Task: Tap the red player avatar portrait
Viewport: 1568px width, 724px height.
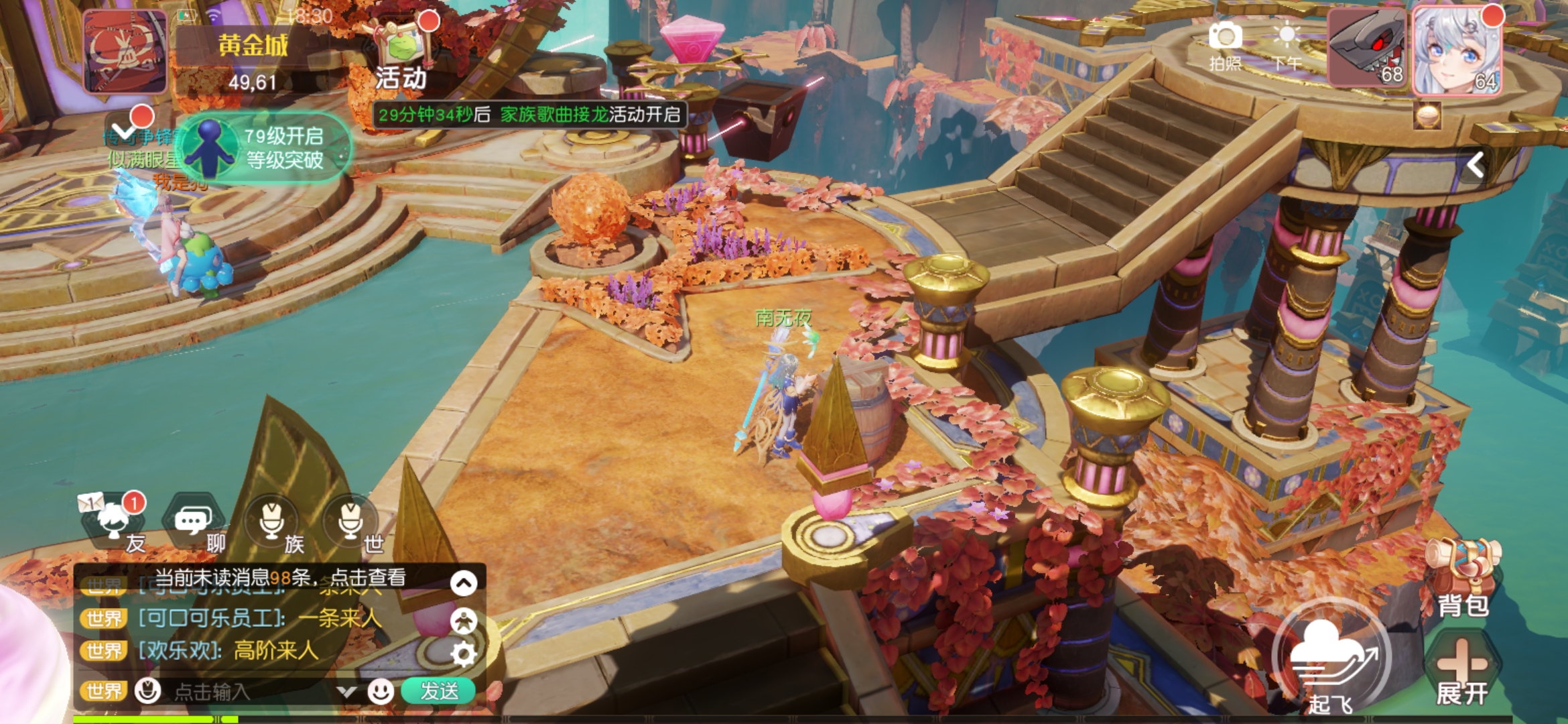Action: (125, 51)
